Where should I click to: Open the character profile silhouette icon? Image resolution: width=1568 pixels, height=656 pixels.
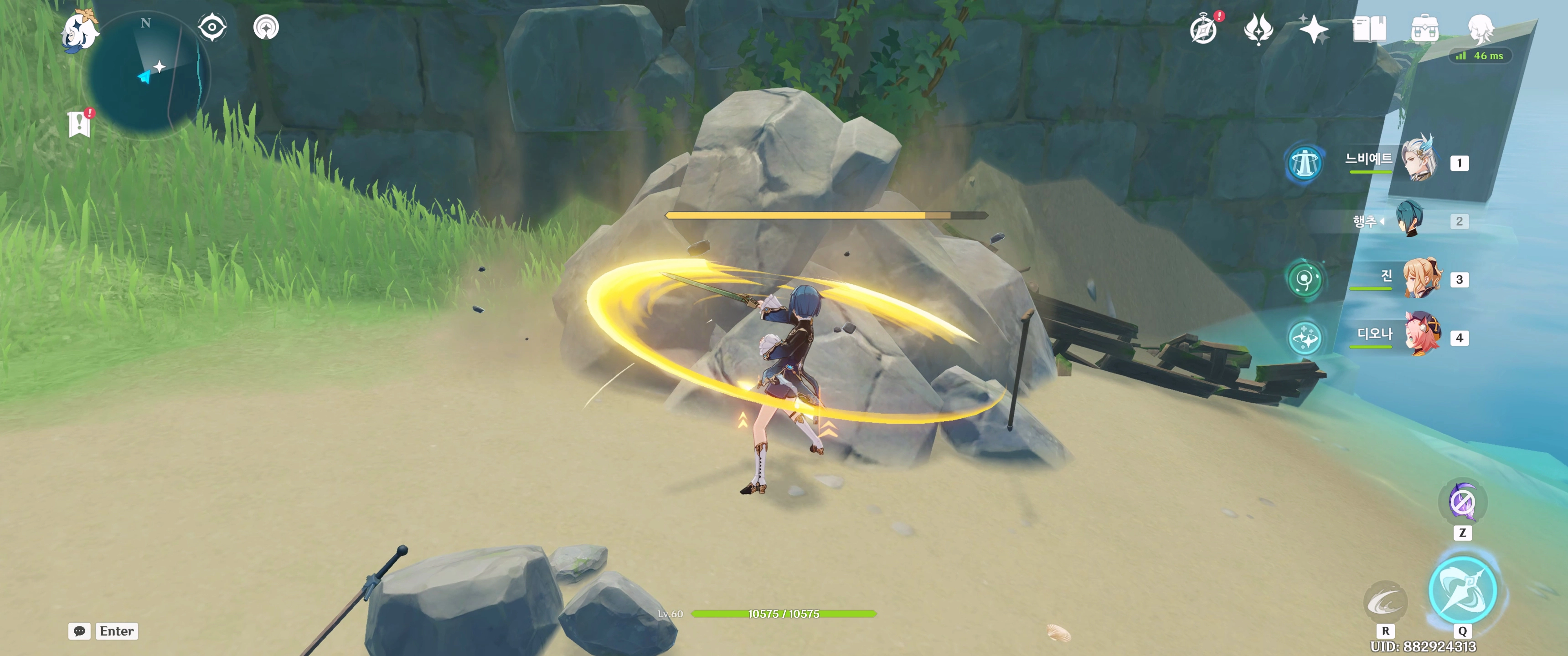click(x=1480, y=28)
